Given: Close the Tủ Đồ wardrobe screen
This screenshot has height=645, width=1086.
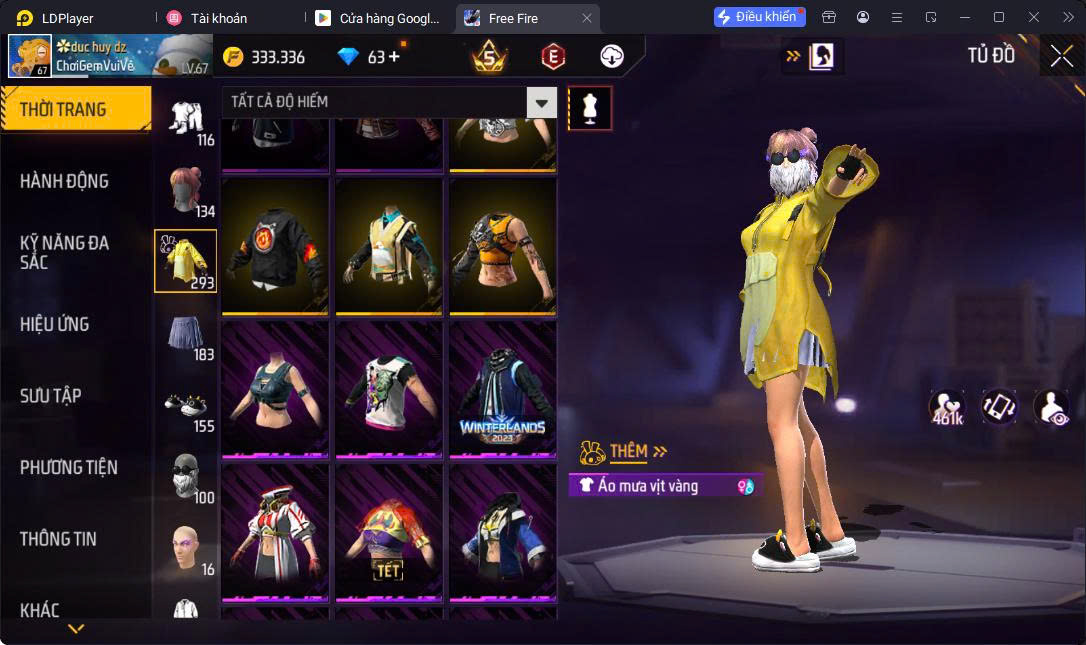Looking at the screenshot, I should click(x=1061, y=56).
